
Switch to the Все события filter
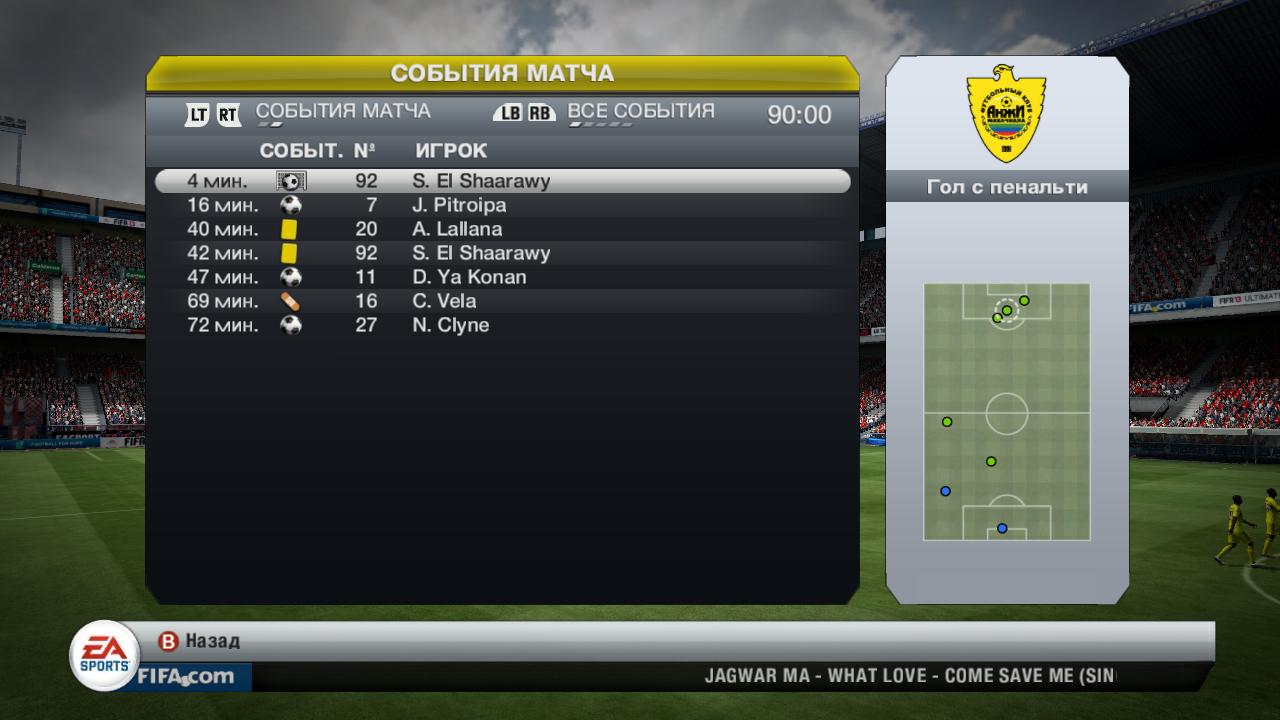(x=640, y=112)
